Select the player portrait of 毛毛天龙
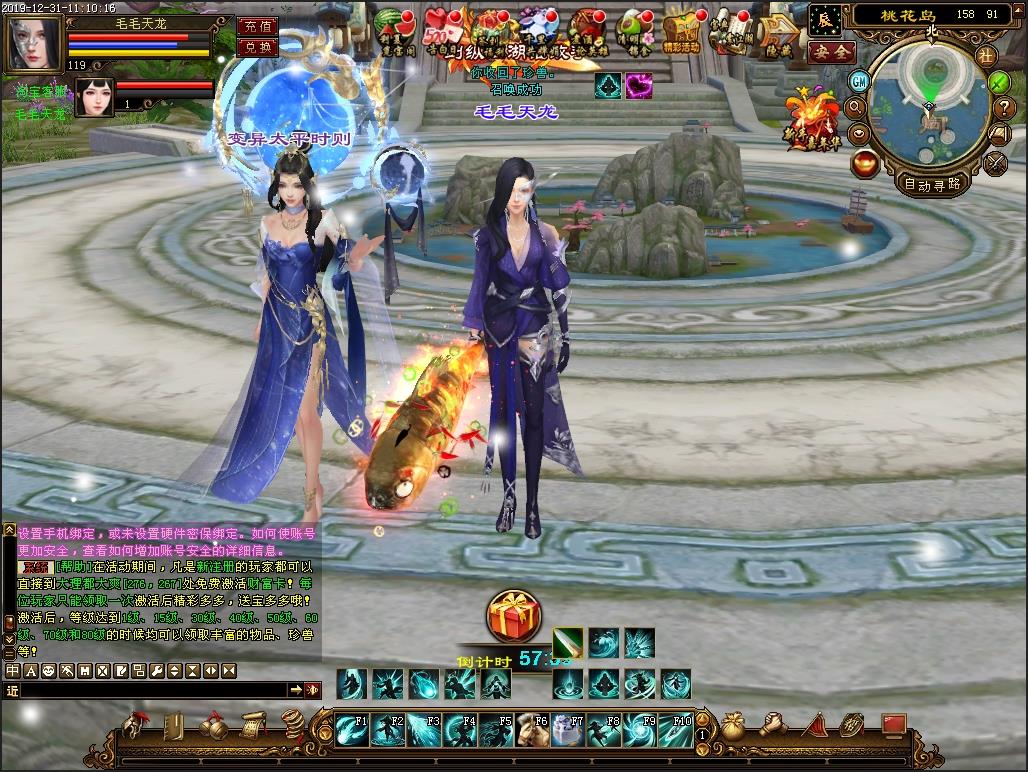The height and width of the screenshot is (772, 1028). point(34,43)
